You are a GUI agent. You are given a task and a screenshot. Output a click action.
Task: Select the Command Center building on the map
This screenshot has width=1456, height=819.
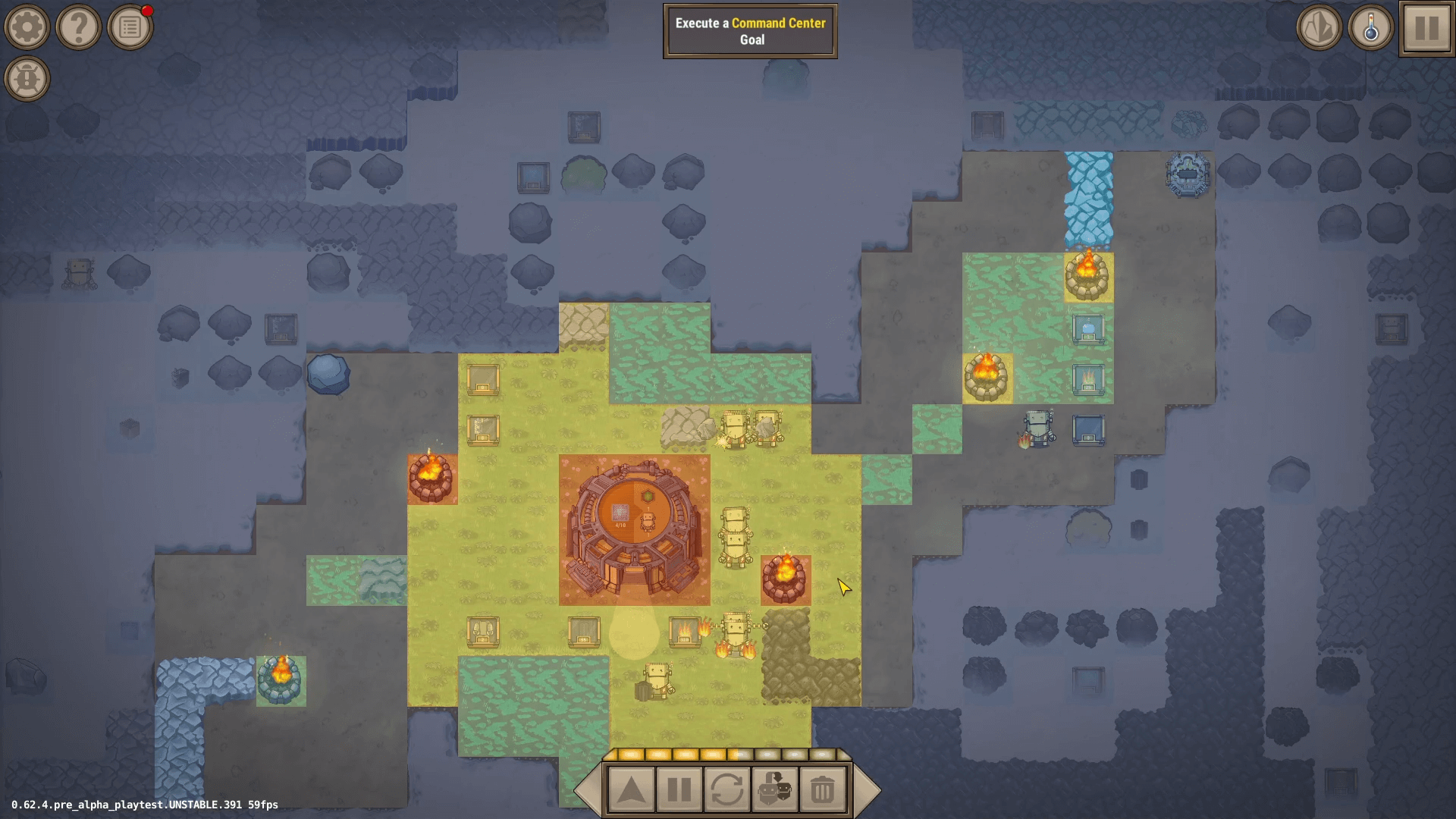point(634,525)
